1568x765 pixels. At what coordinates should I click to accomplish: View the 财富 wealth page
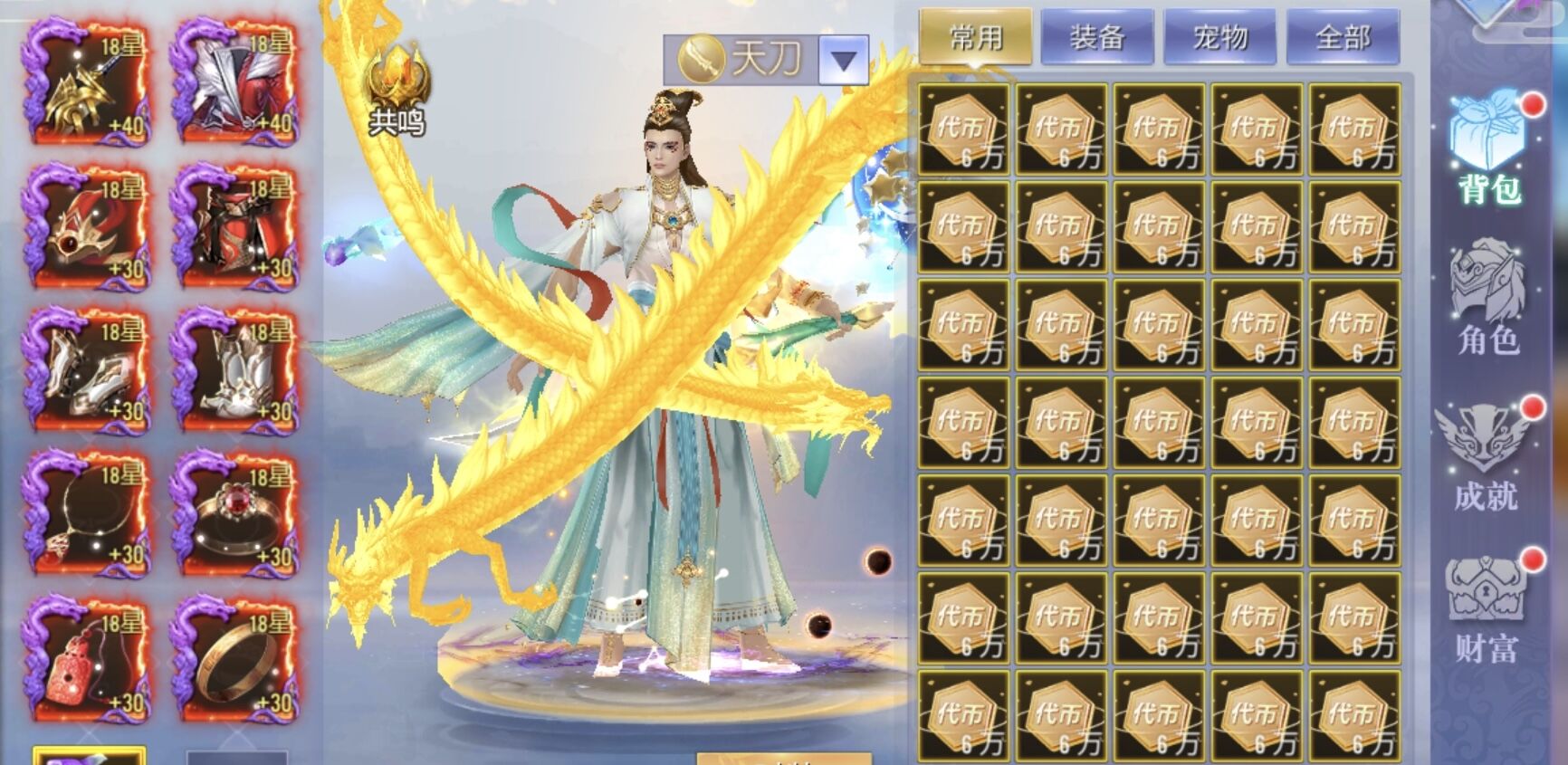click(1486, 608)
